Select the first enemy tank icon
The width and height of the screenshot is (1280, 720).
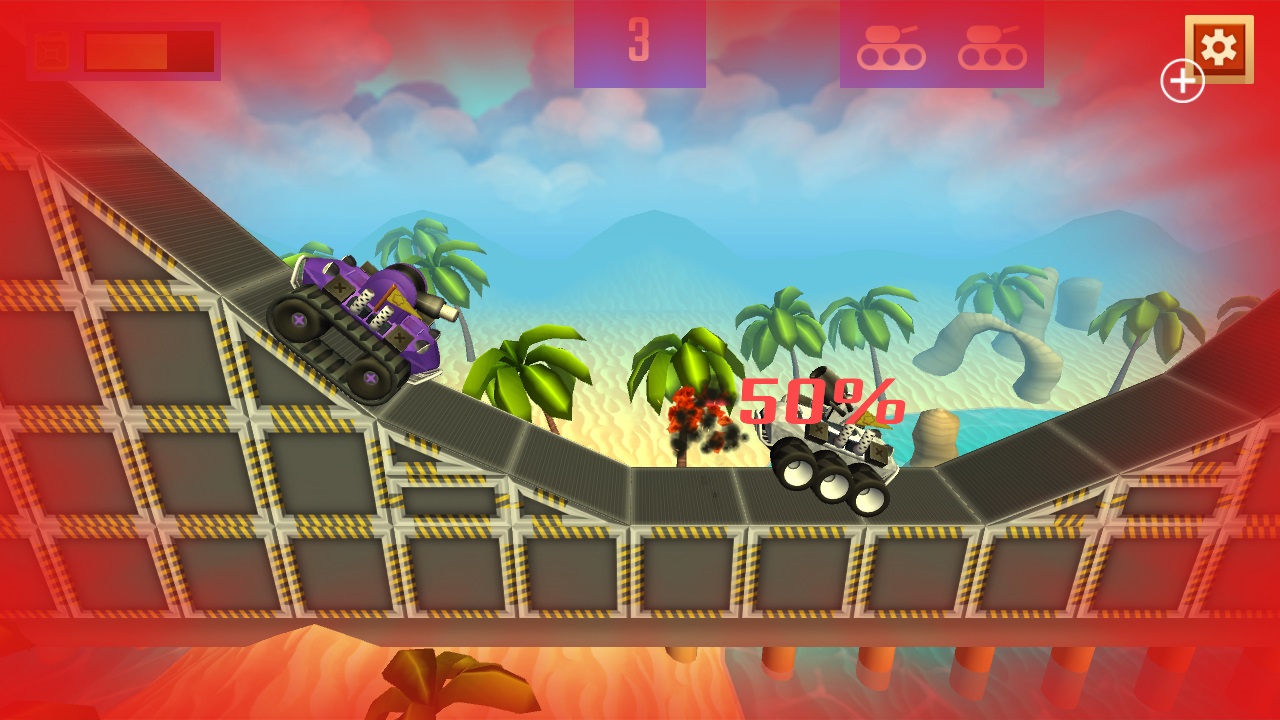(893, 47)
